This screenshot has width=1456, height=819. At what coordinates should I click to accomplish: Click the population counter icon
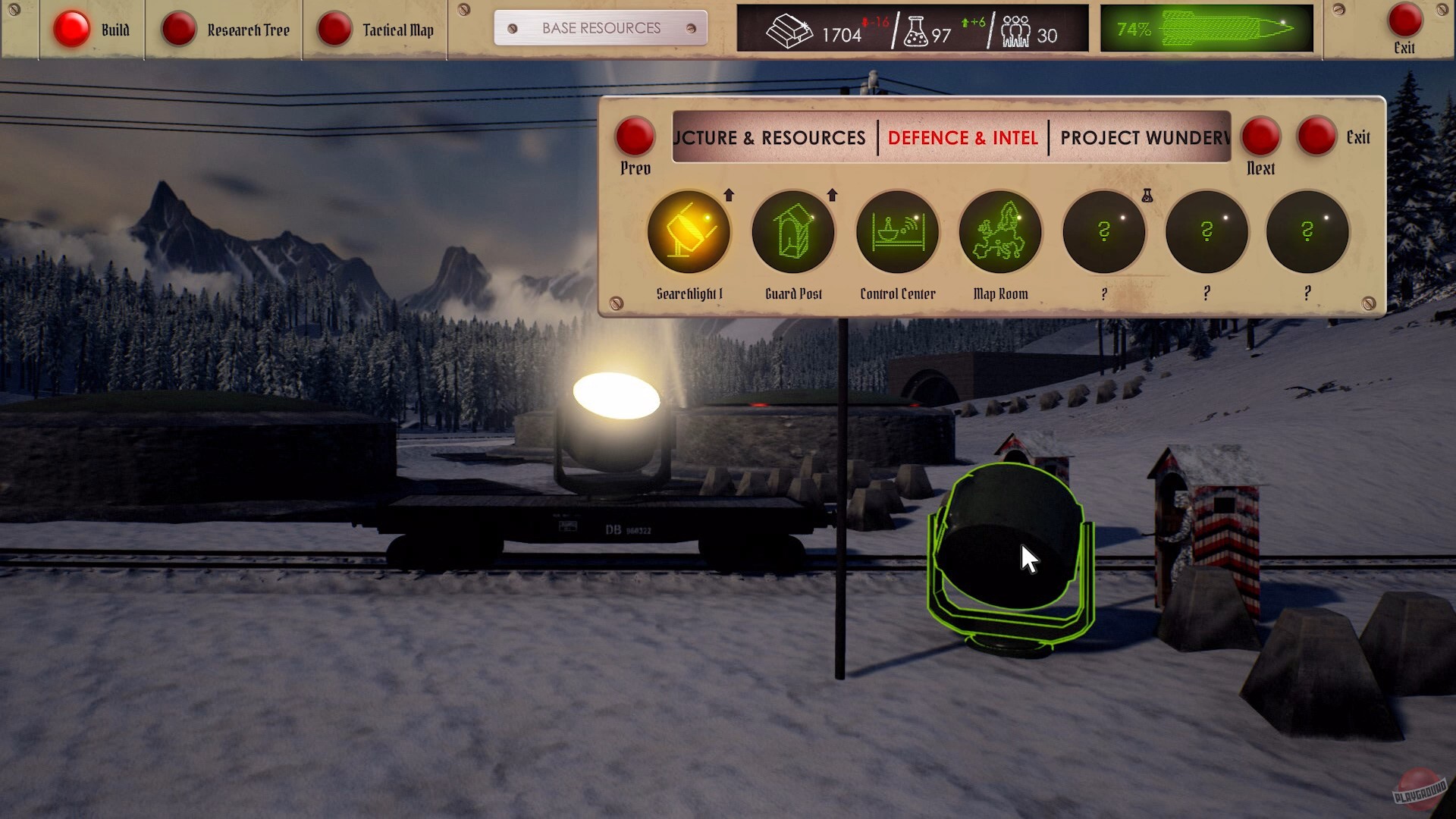pyautogui.click(x=1014, y=30)
